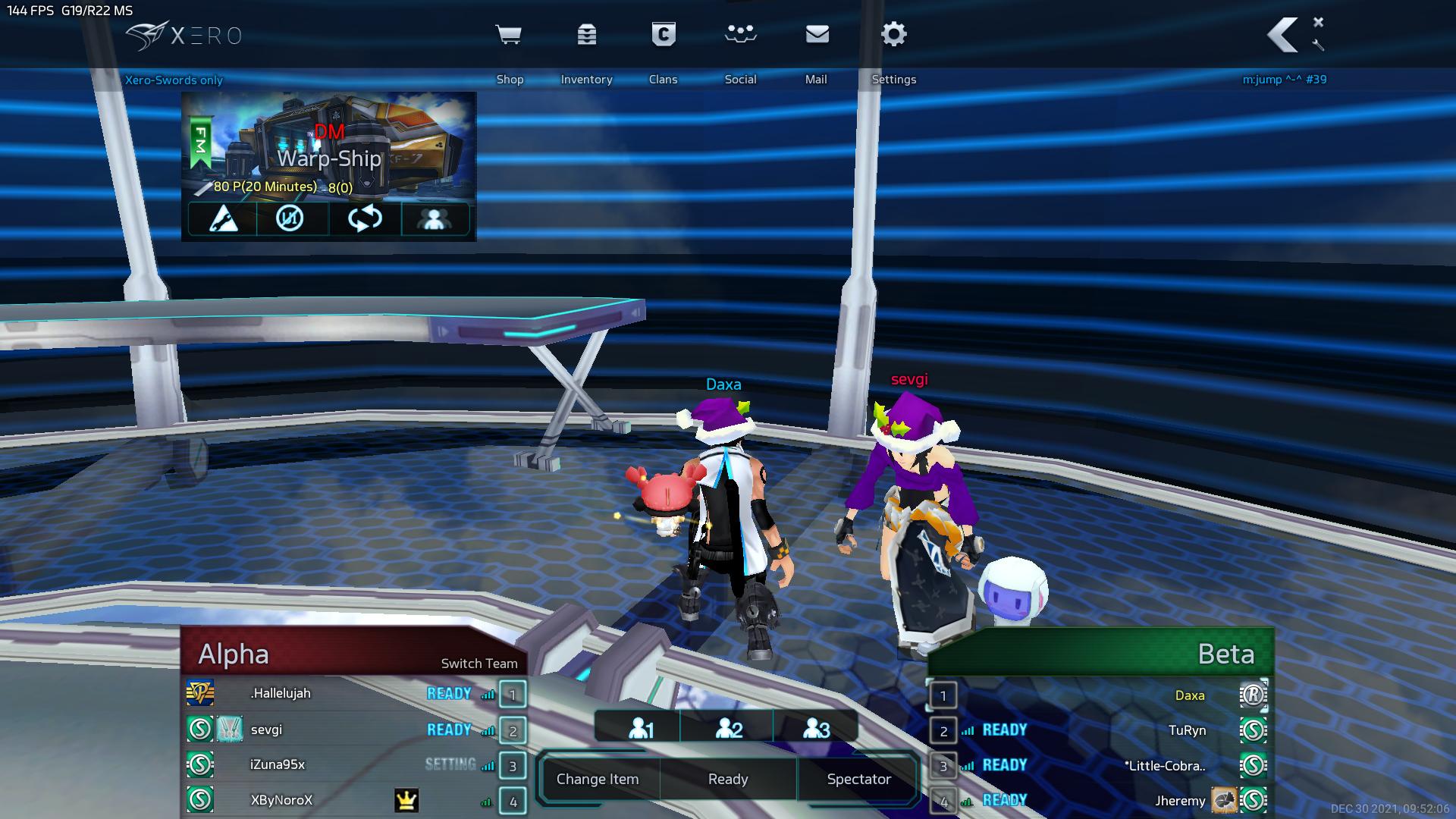Click the Ready button
This screenshot has width=1456, height=819.
pyautogui.click(x=728, y=779)
